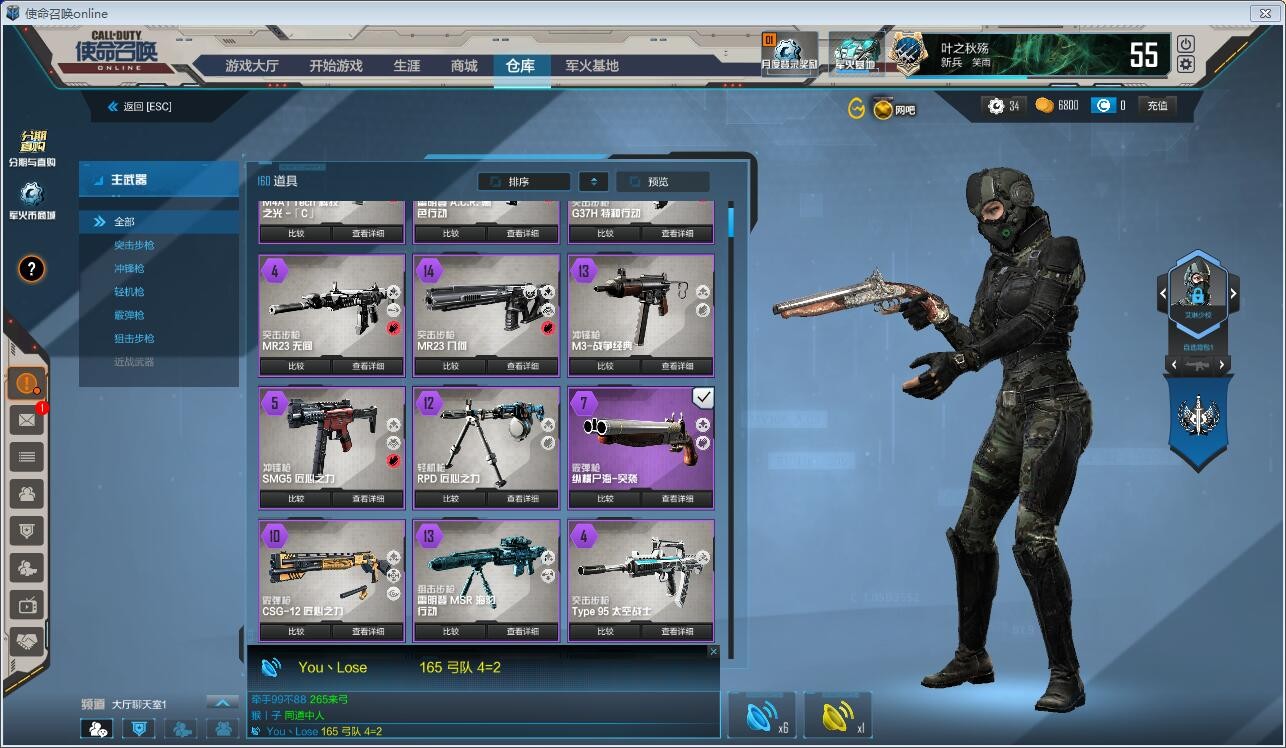Open the 军火基地 tab
Image resolution: width=1286 pixels, height=748 pixels.
point(592,66)
